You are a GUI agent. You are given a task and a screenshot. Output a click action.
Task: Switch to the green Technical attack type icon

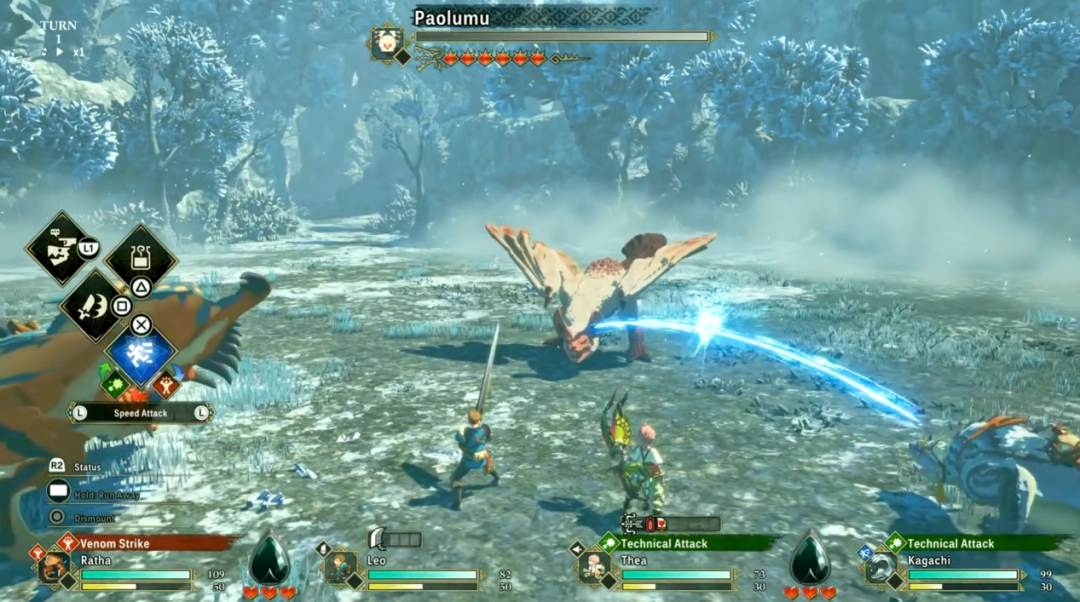[113, 383]
